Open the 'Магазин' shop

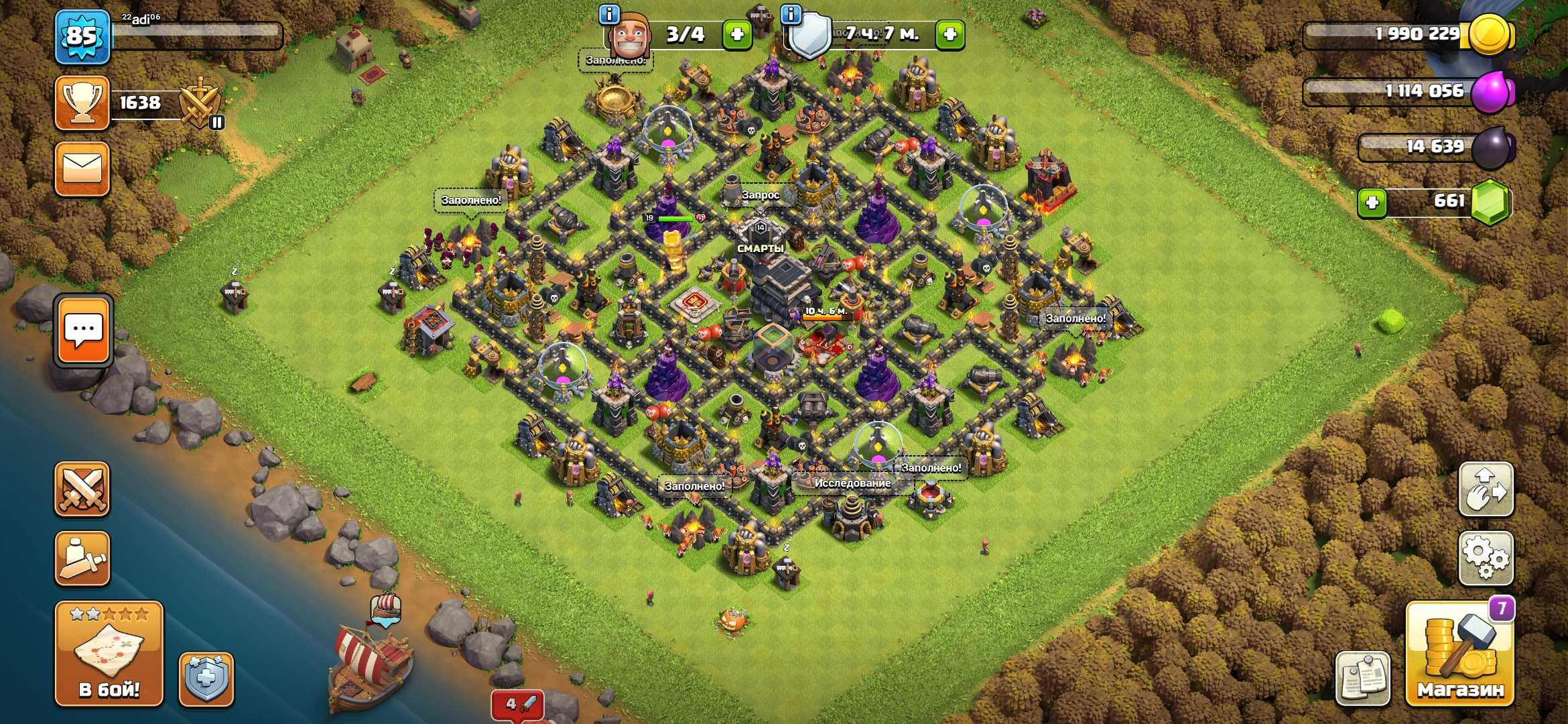pos(1459,653)
